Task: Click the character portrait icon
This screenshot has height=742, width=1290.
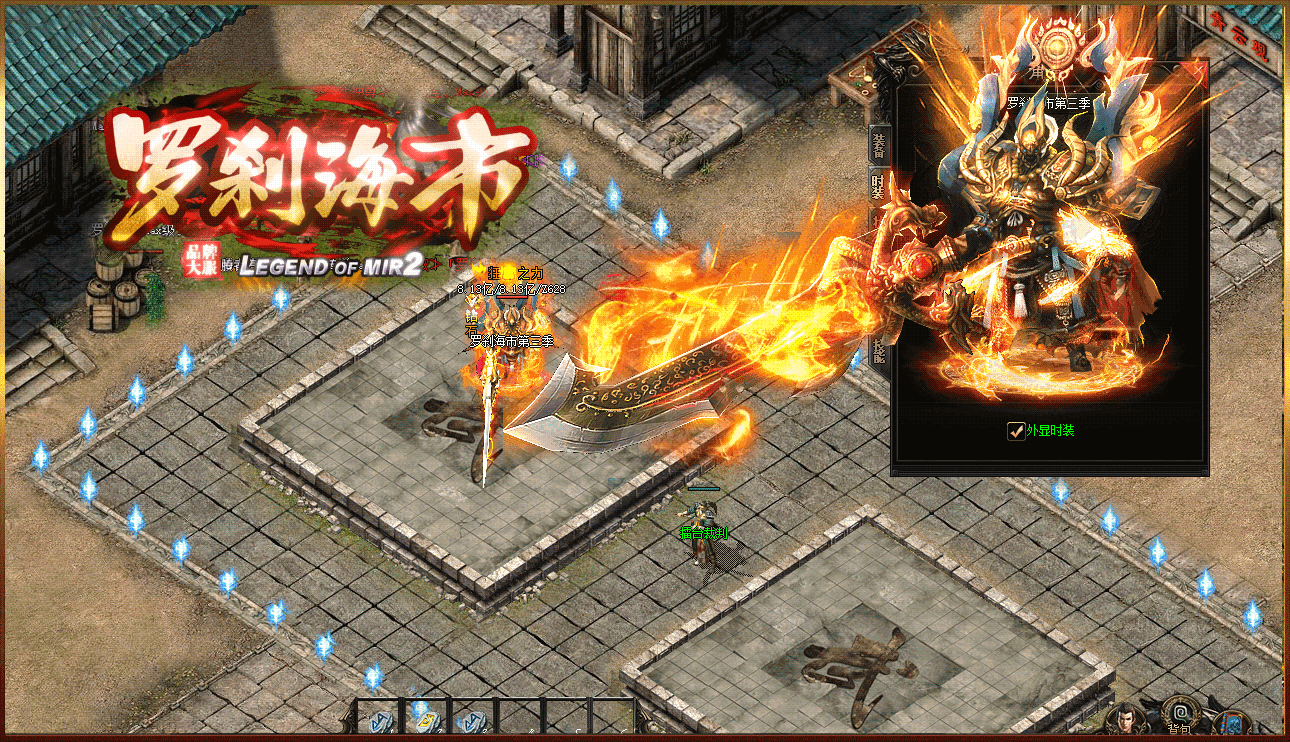Action: [1127, 720]
